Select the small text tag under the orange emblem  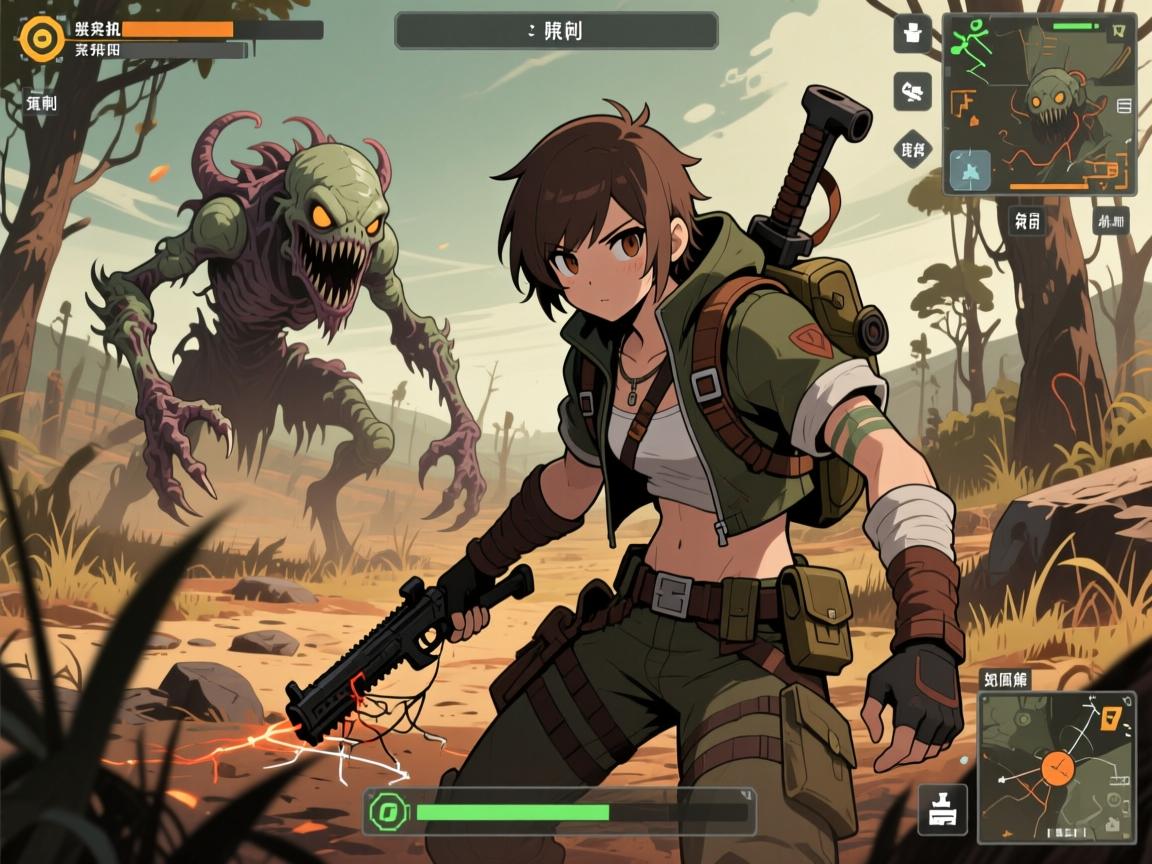pos(41,101)
